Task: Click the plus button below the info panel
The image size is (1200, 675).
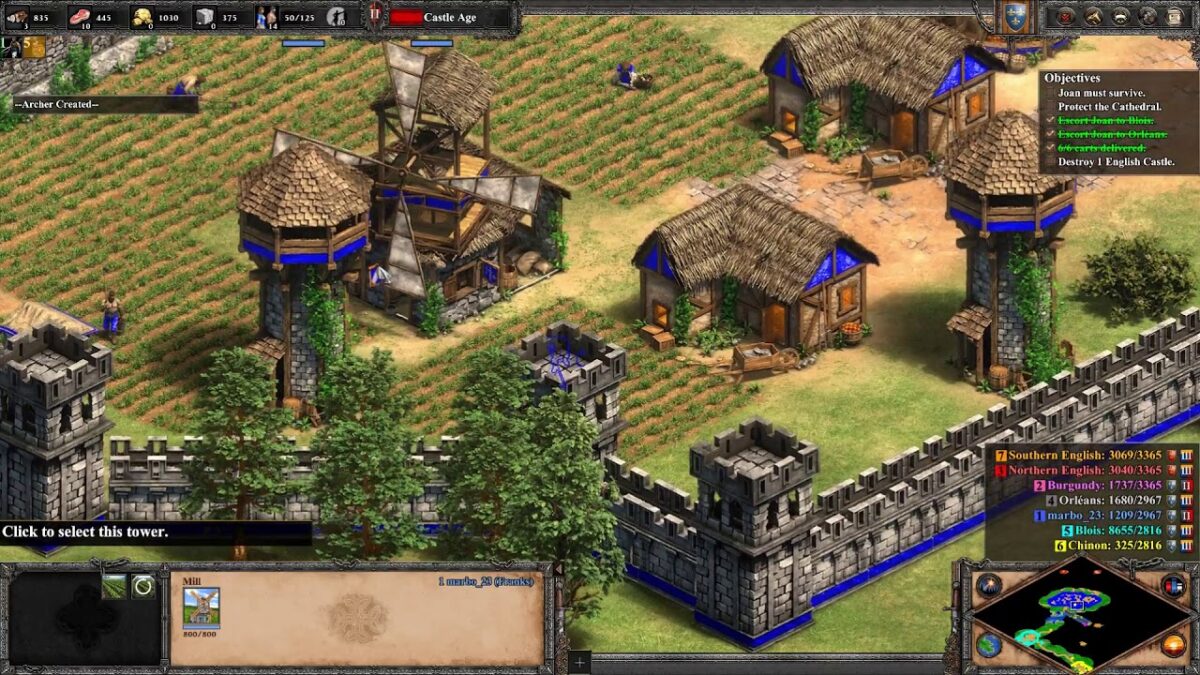Action: click(579, 663)
